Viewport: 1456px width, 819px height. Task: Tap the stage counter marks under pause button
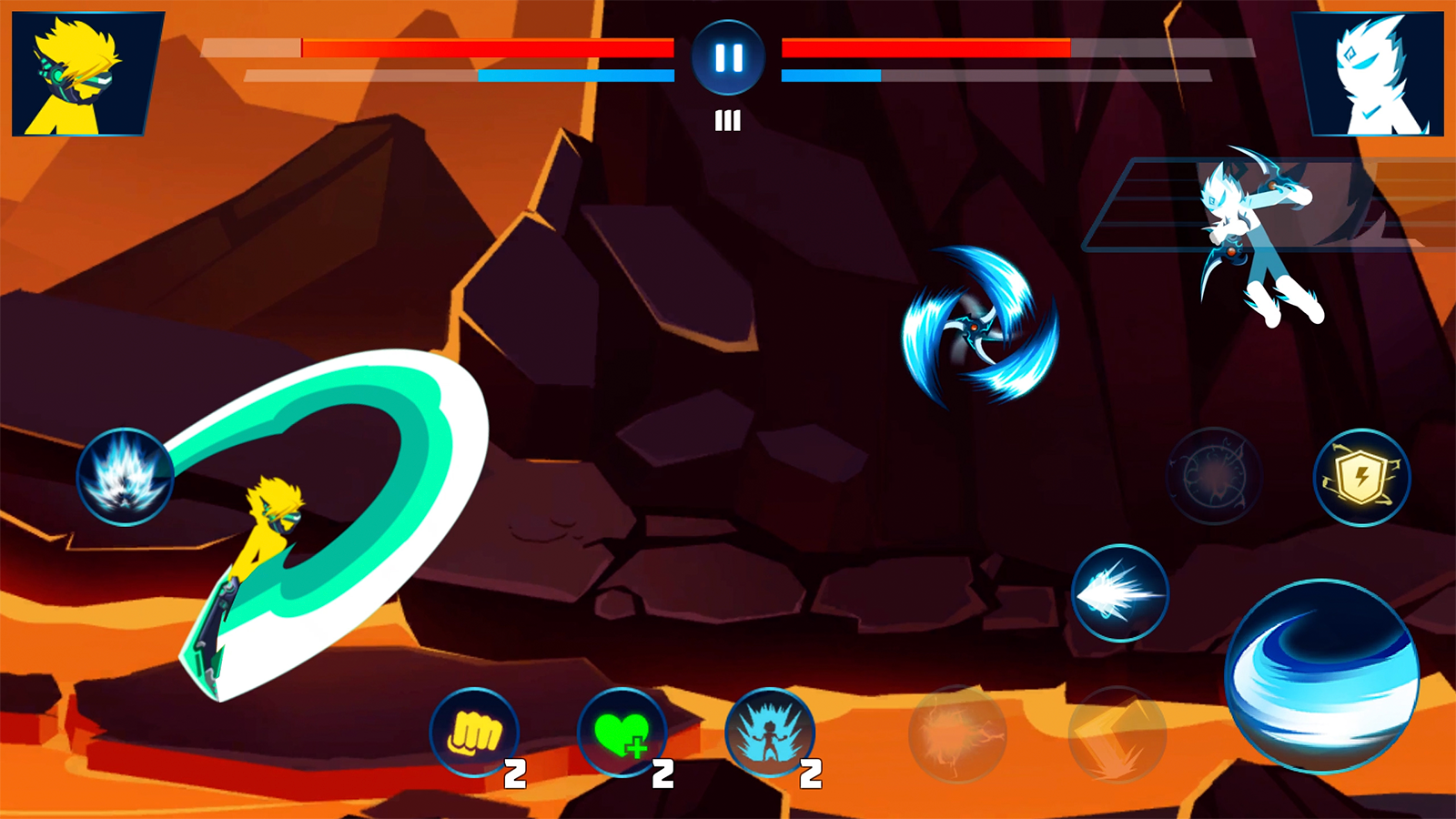click(x=727, y=118)
